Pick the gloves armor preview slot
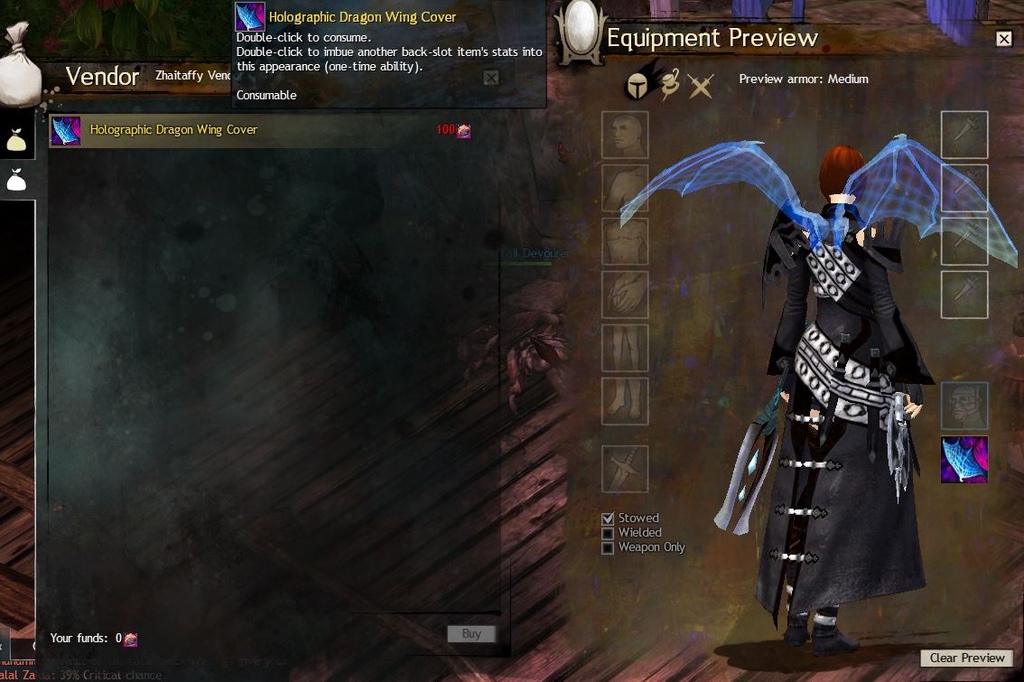 coord(625,294)
